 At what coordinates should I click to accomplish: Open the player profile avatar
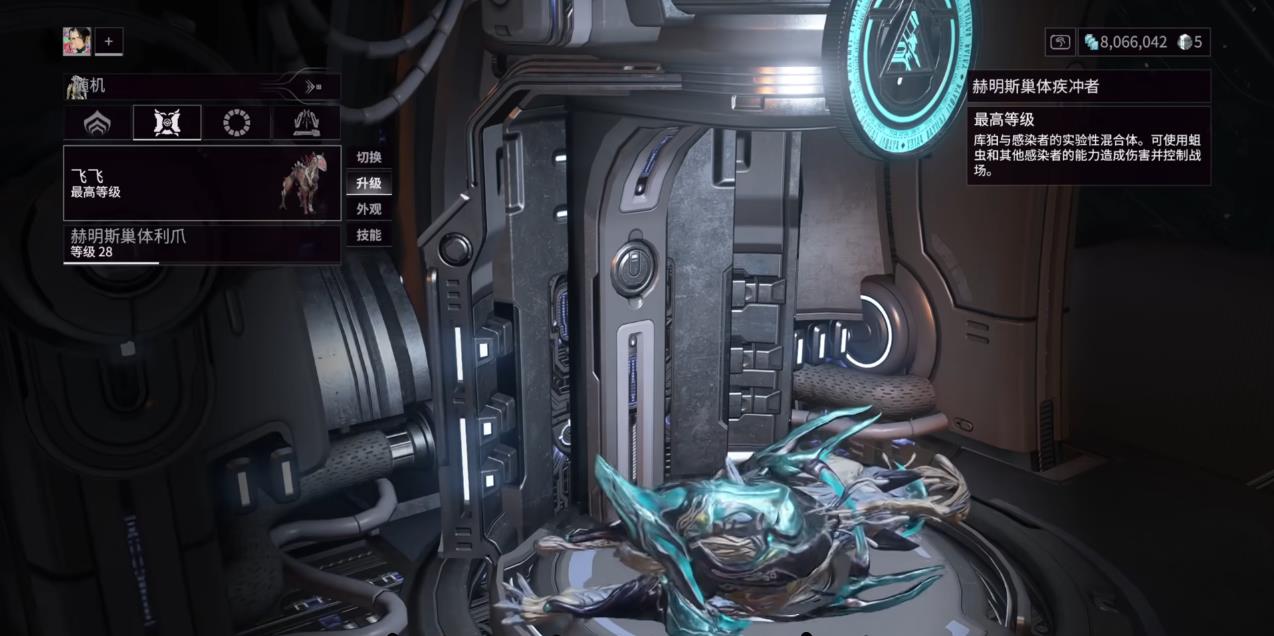pyautogui.click(x=77, y=42)
